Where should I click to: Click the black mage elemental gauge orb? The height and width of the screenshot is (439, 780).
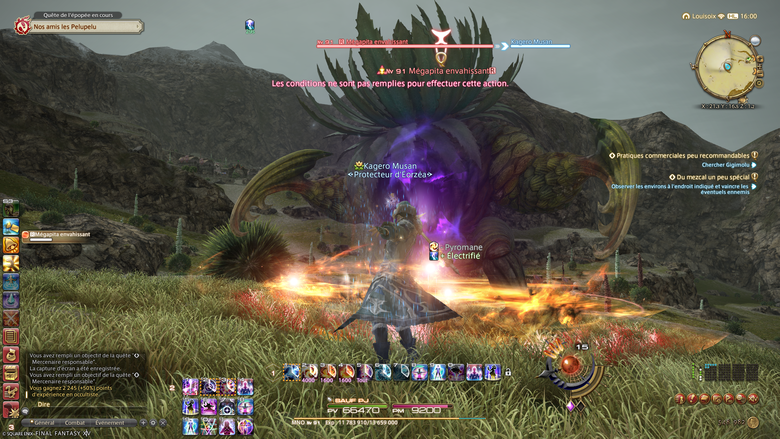569,362
